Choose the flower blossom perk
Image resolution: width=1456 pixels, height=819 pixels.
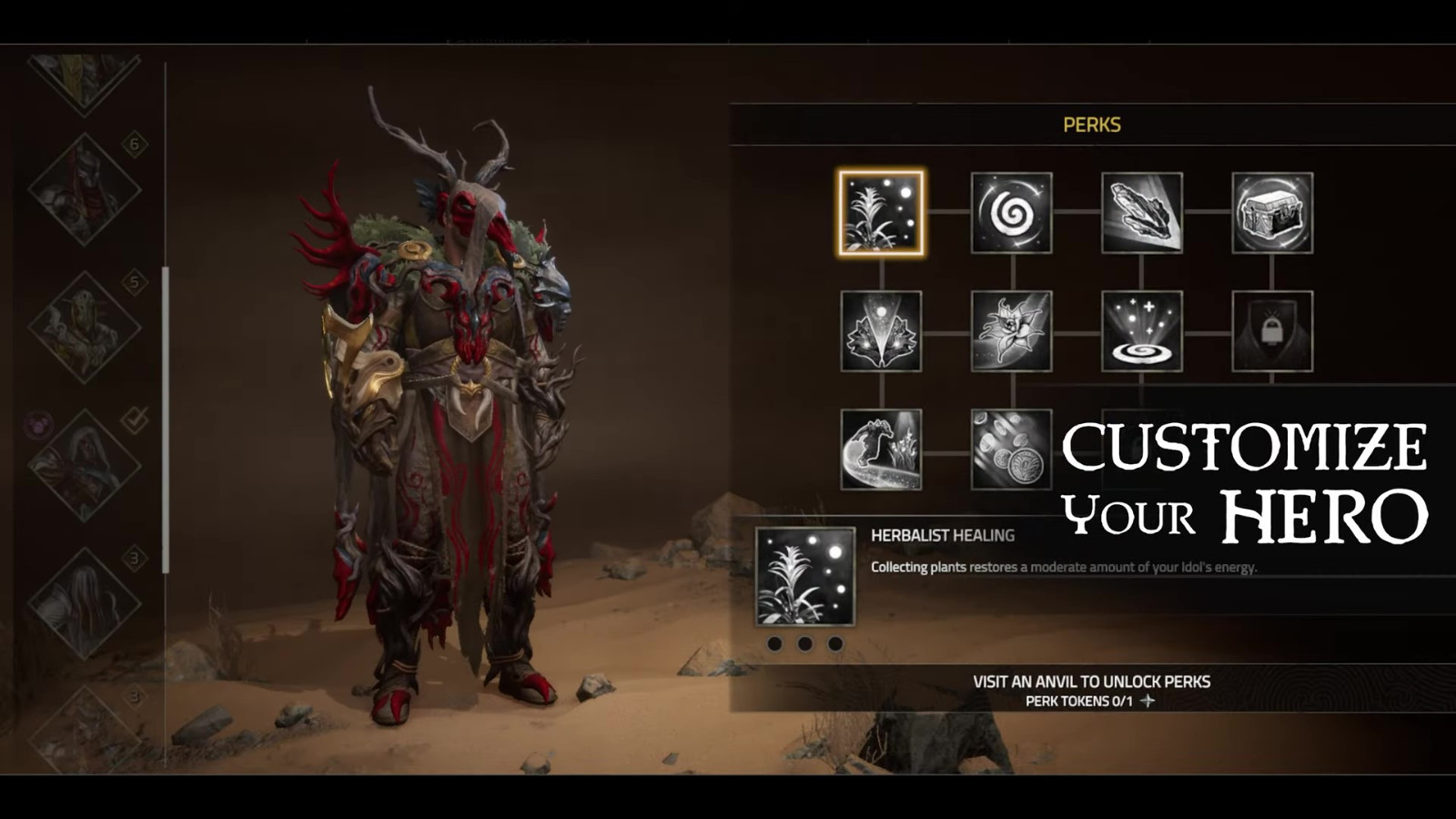(1011, 331)
